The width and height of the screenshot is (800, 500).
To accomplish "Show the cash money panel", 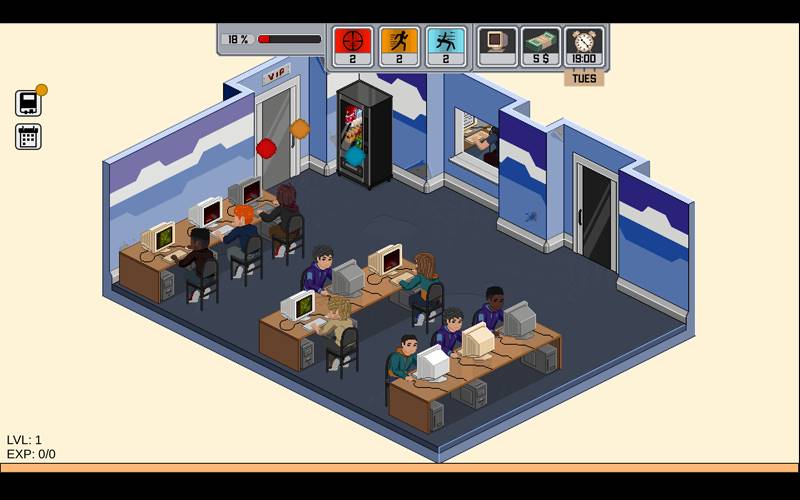I will click(x=541, y=46).
